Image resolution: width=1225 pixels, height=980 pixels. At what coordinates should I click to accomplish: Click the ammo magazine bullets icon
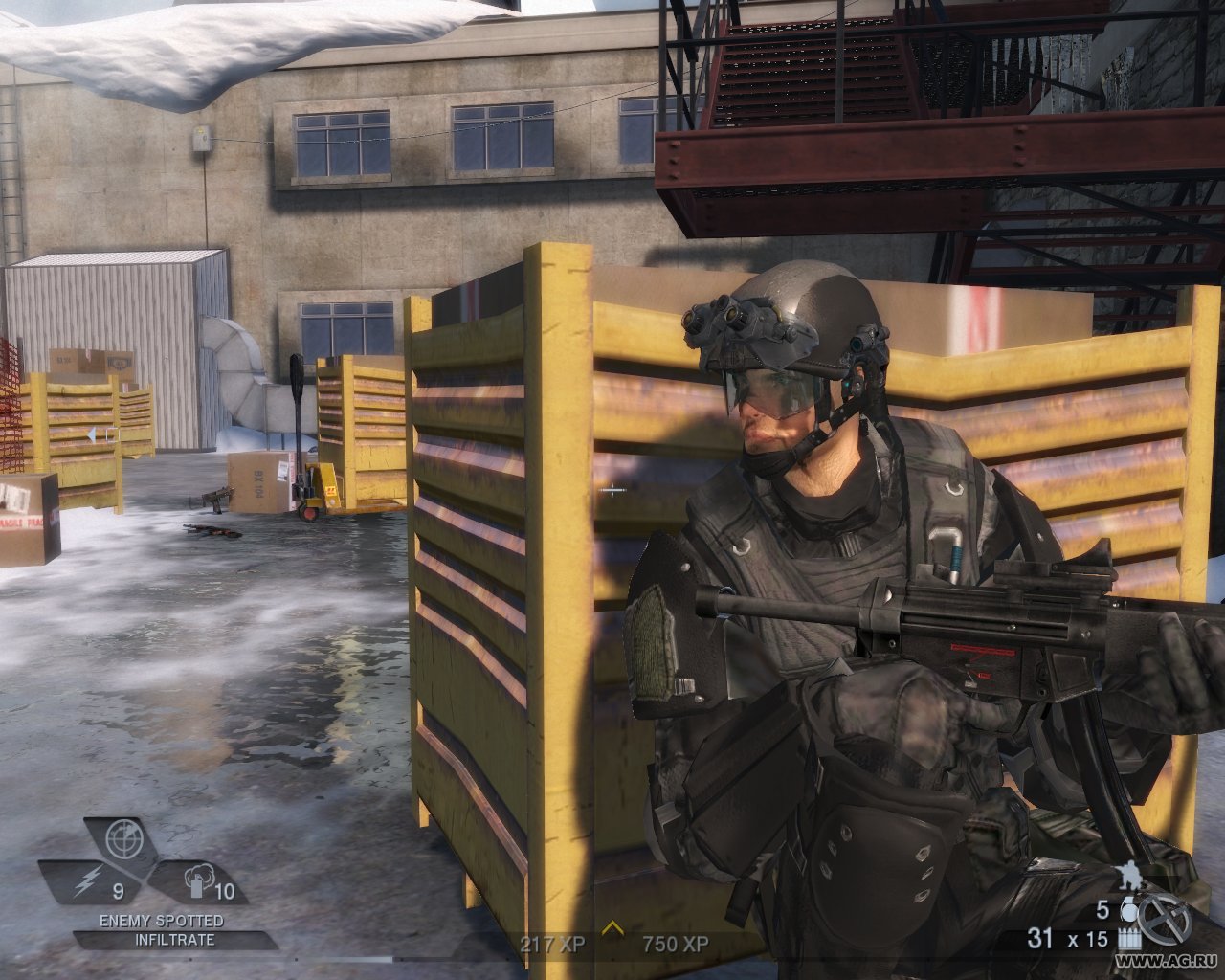1129,938
